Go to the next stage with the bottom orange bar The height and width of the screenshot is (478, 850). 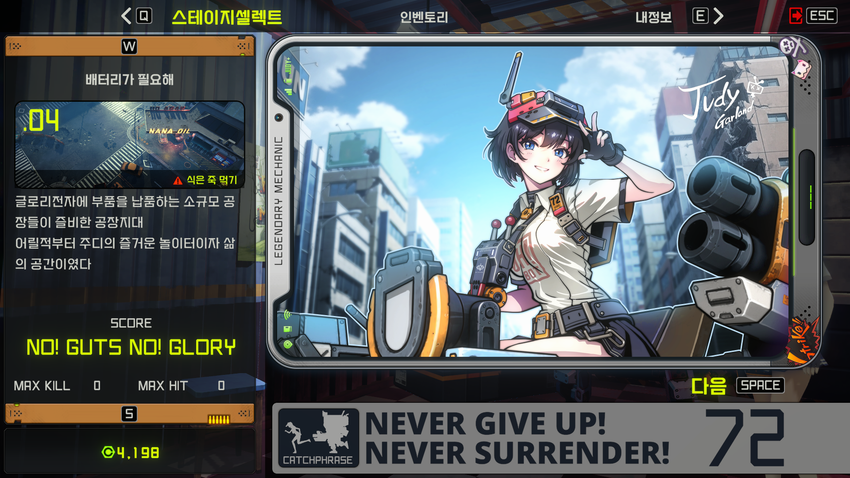[129, 413]
